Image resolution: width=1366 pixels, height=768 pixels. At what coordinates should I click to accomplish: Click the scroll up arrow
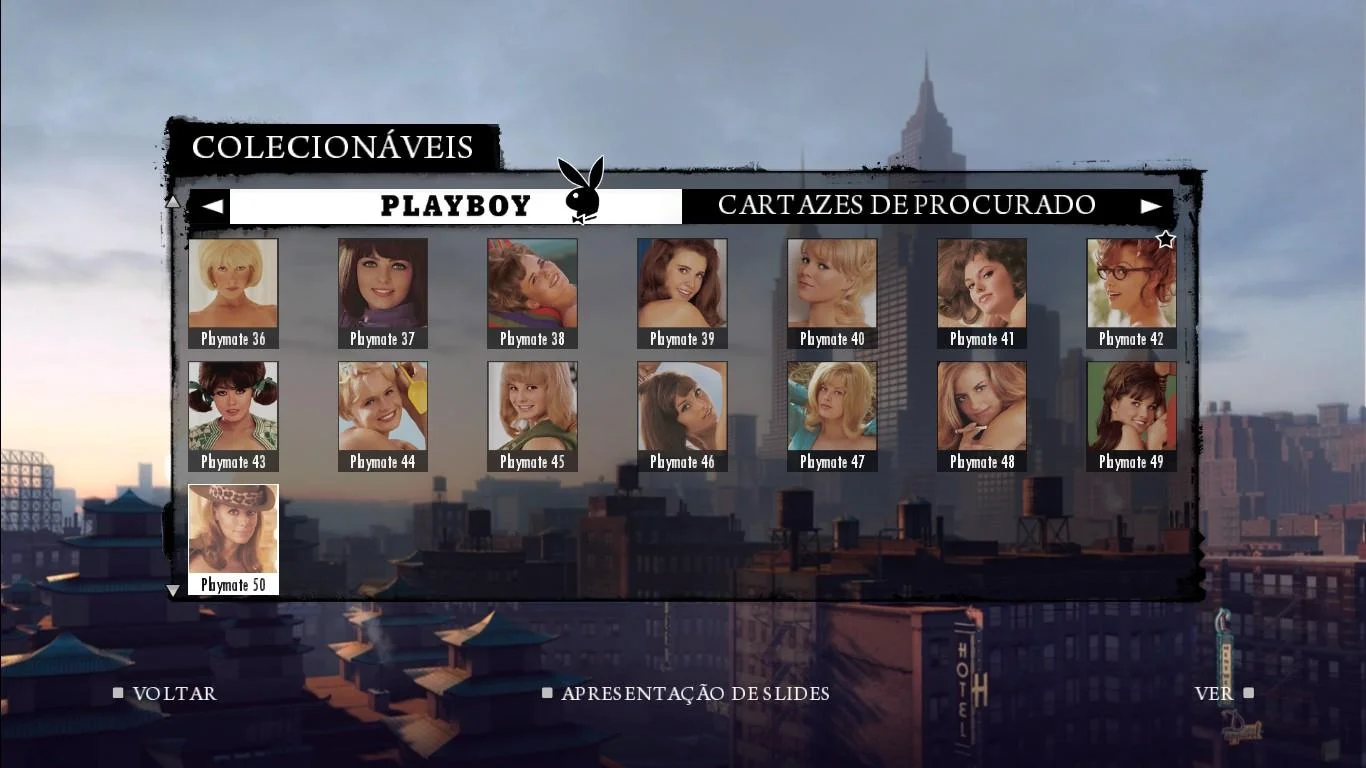click(172, 202)
